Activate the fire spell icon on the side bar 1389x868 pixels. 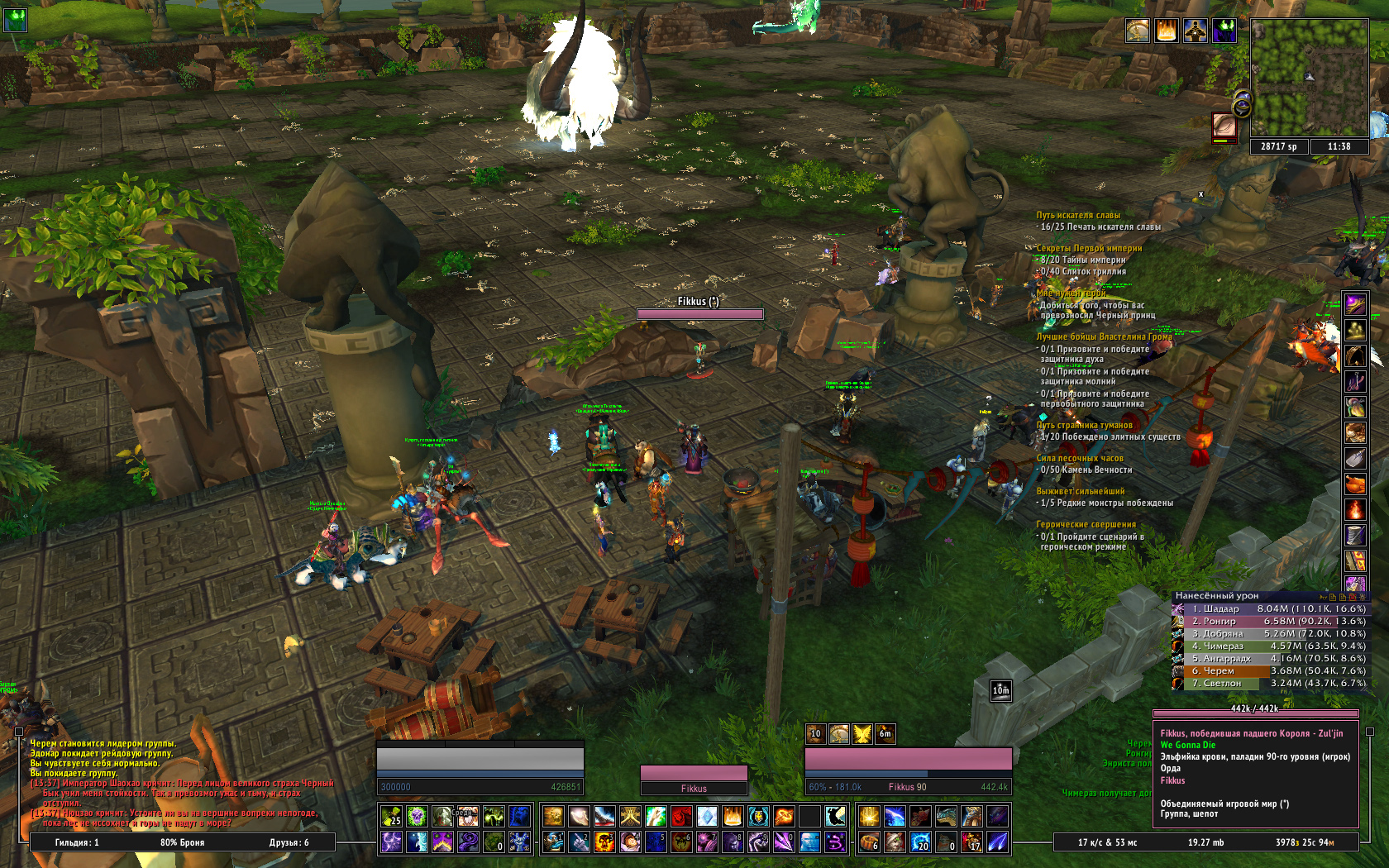[x=1355, y=509]
